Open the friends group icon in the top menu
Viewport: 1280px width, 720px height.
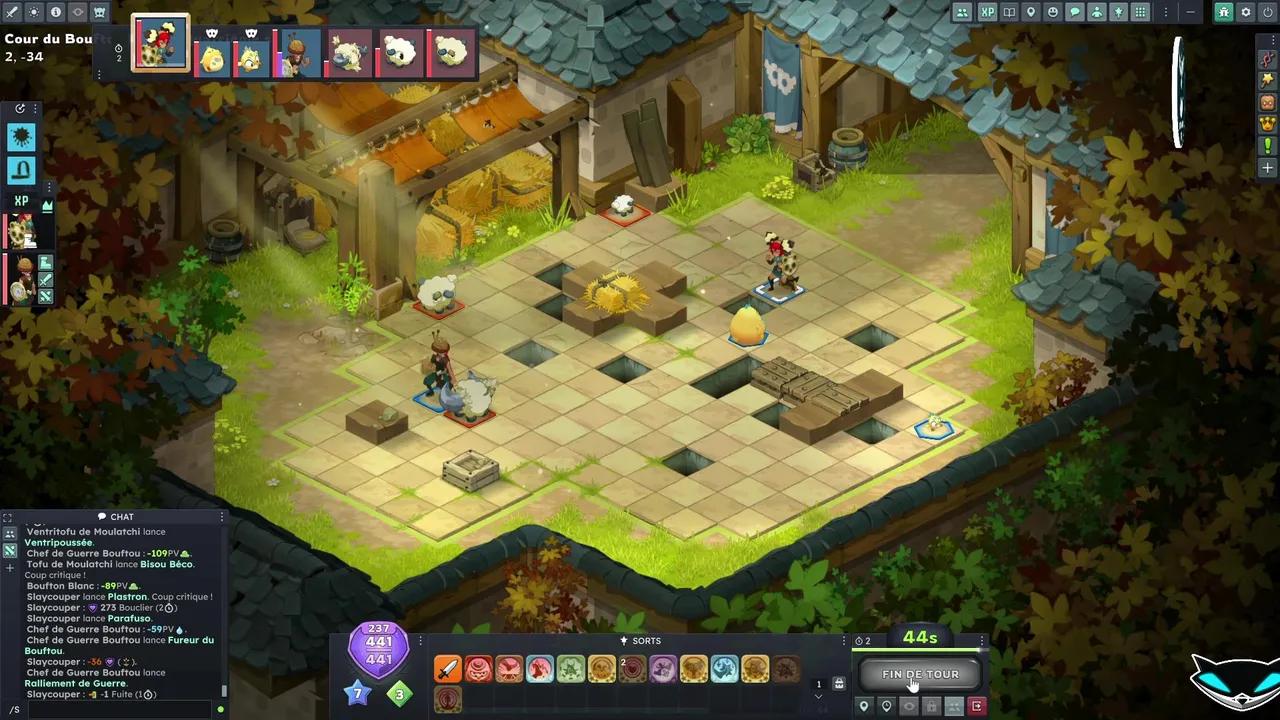pos(962,12)
